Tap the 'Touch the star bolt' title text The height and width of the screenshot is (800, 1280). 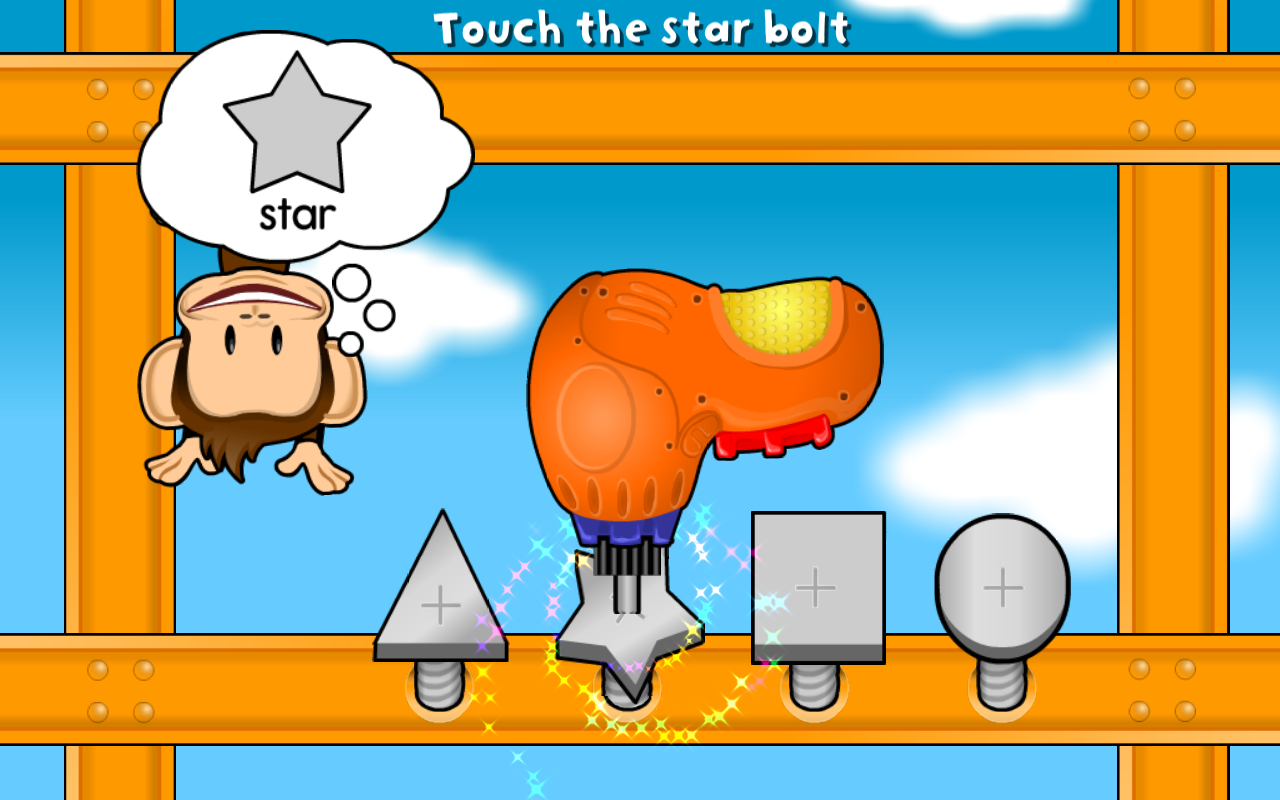[640, 28]
